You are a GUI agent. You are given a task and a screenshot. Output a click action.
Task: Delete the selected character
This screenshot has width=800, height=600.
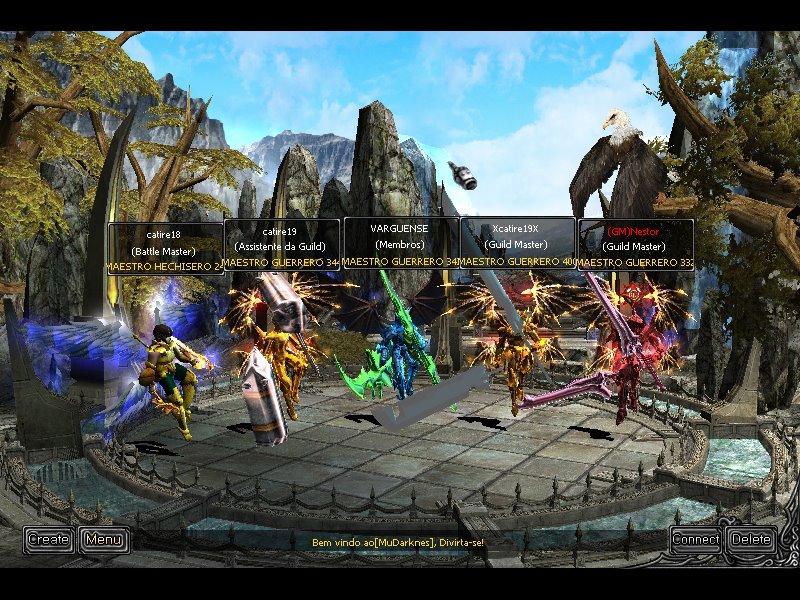pos(751,540)
